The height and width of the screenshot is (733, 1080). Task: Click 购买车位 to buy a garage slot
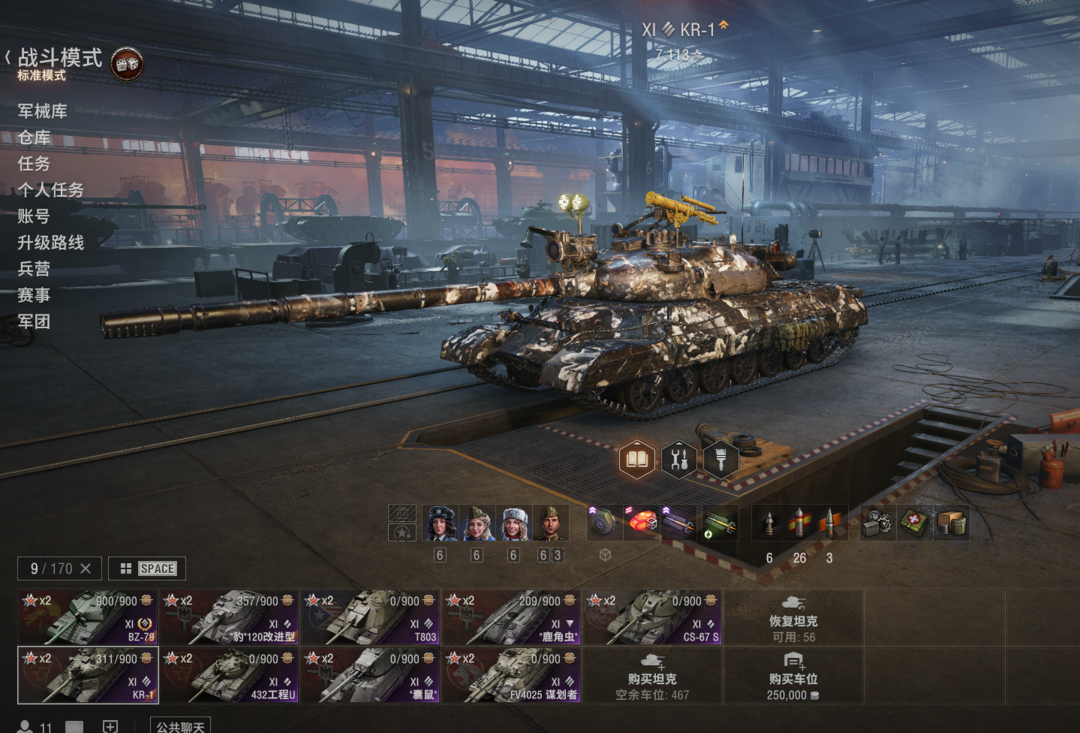(794, 675)
